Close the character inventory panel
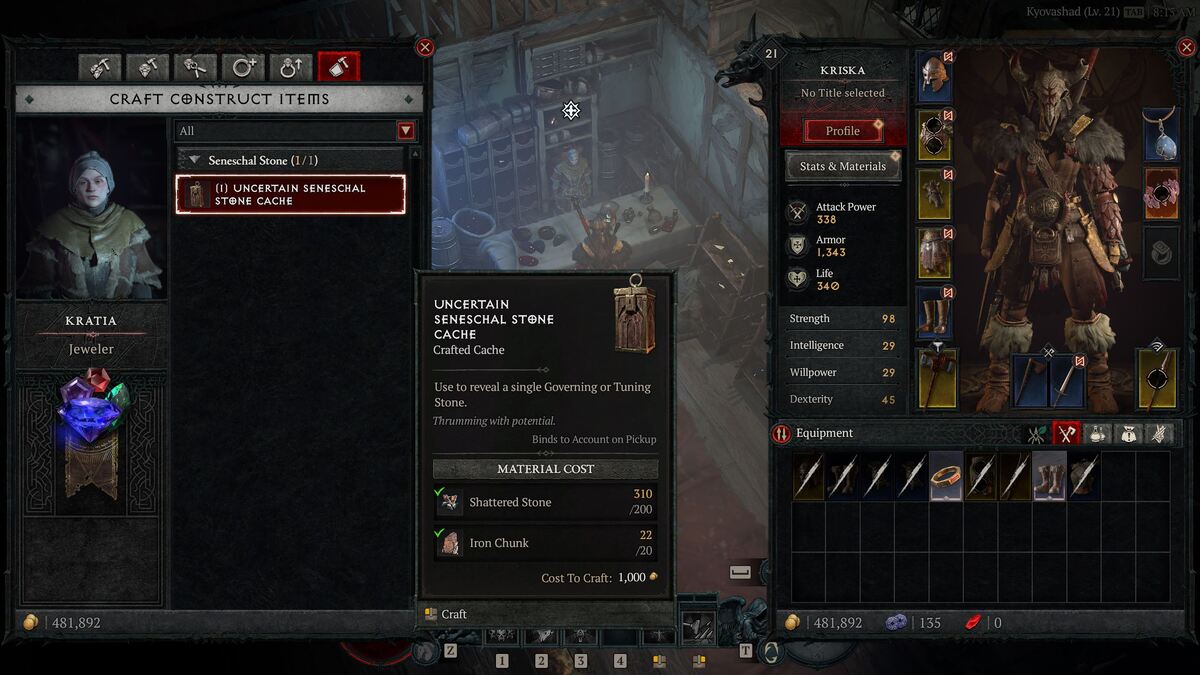1200x675 pixels. tap(1185, 47)
